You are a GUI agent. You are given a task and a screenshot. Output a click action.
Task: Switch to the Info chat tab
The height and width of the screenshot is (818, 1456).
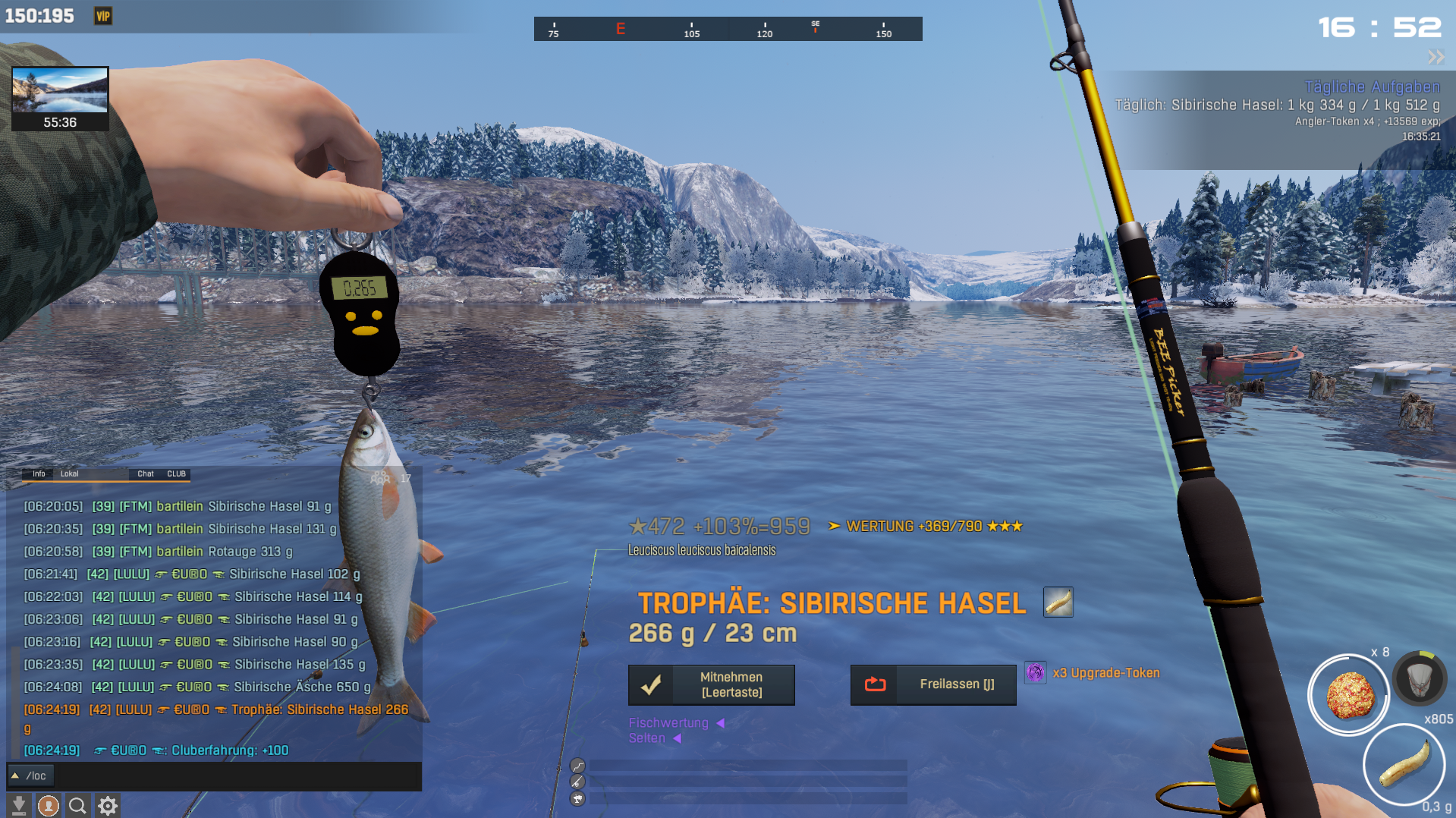pyautogui.click(x=39, y=474)
